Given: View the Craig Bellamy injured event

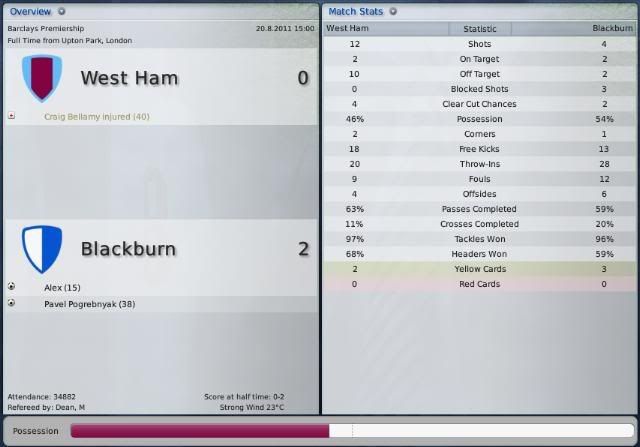Looking at the screenshot, I should pyautogui.click(x=96, y=116).
